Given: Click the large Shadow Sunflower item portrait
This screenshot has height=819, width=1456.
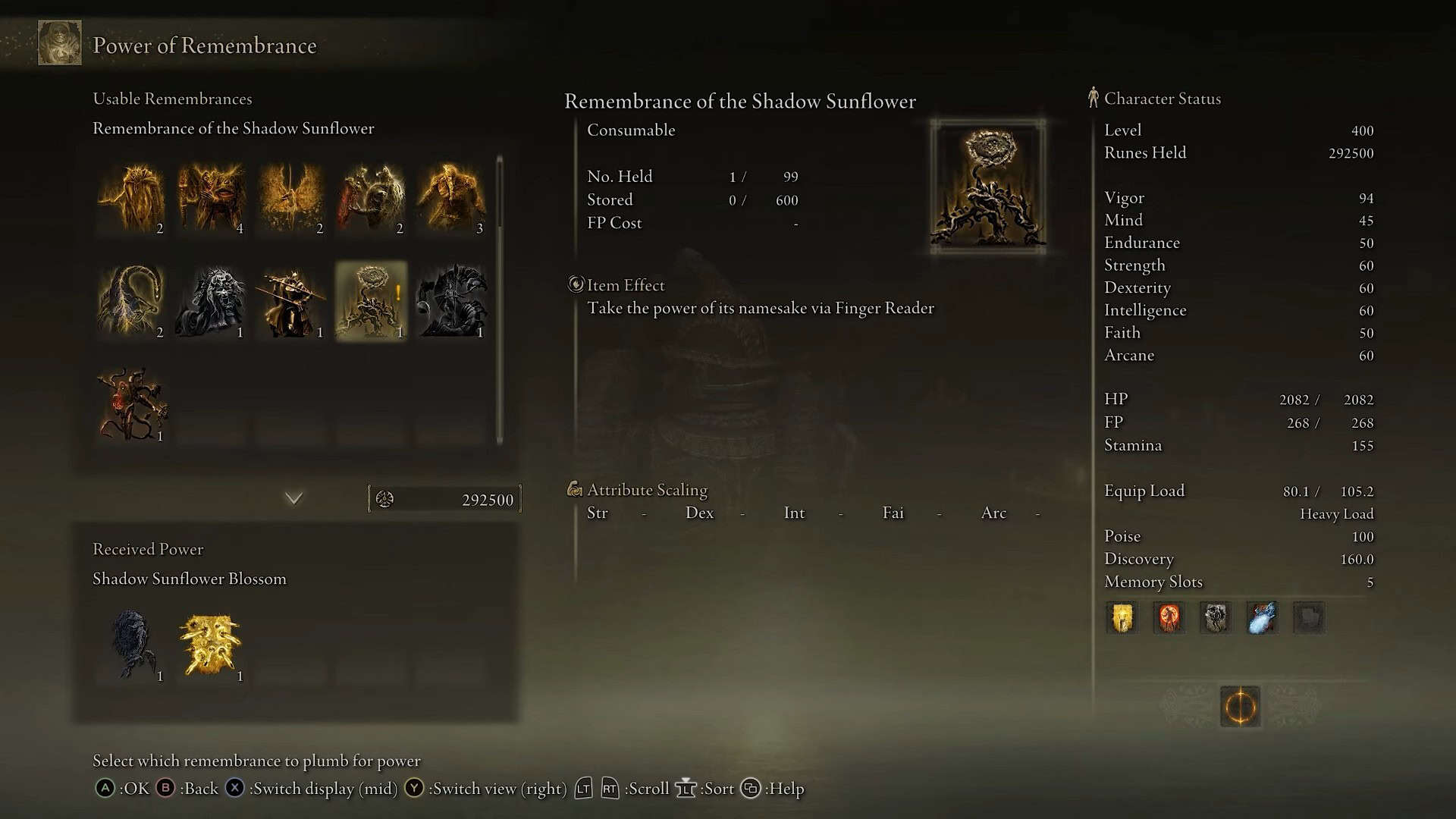Looking at the screenshot, I should tap(988, 187).
